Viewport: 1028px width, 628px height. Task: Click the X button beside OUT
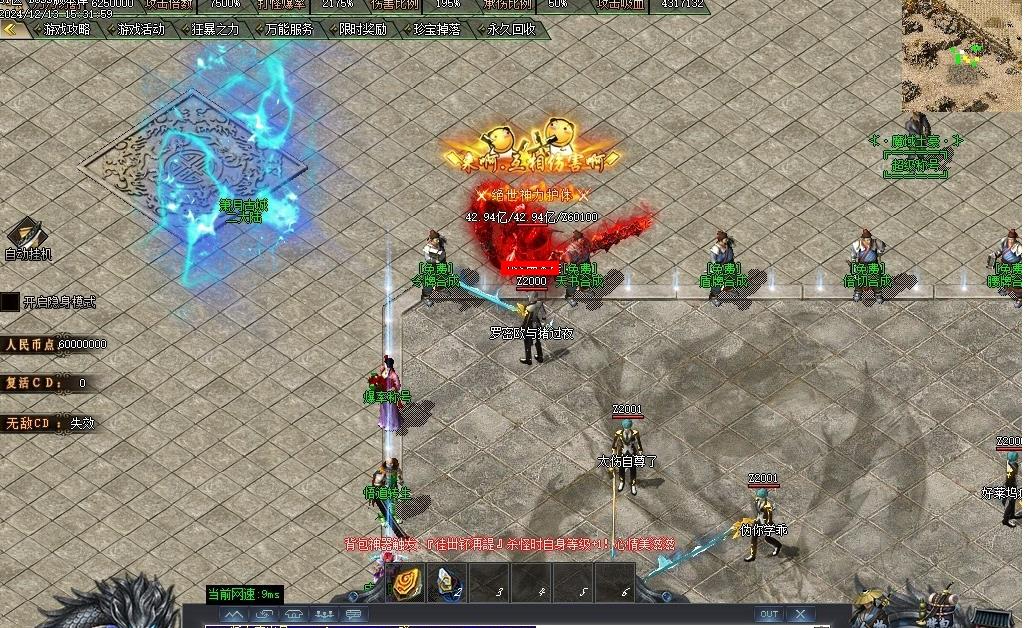[x=800, y=614]
